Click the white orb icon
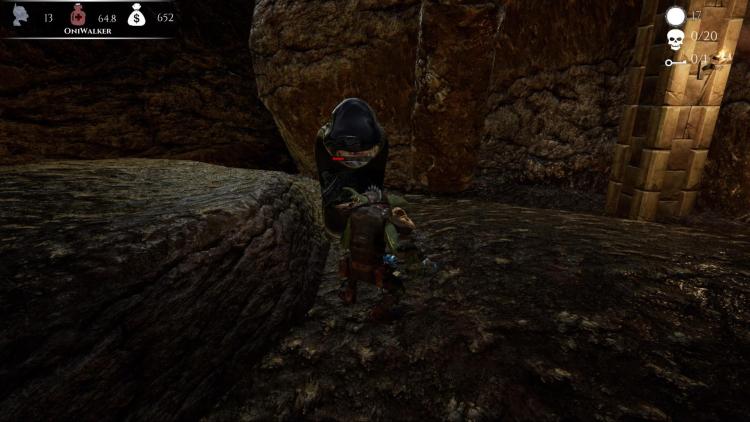 click(676, 15)
